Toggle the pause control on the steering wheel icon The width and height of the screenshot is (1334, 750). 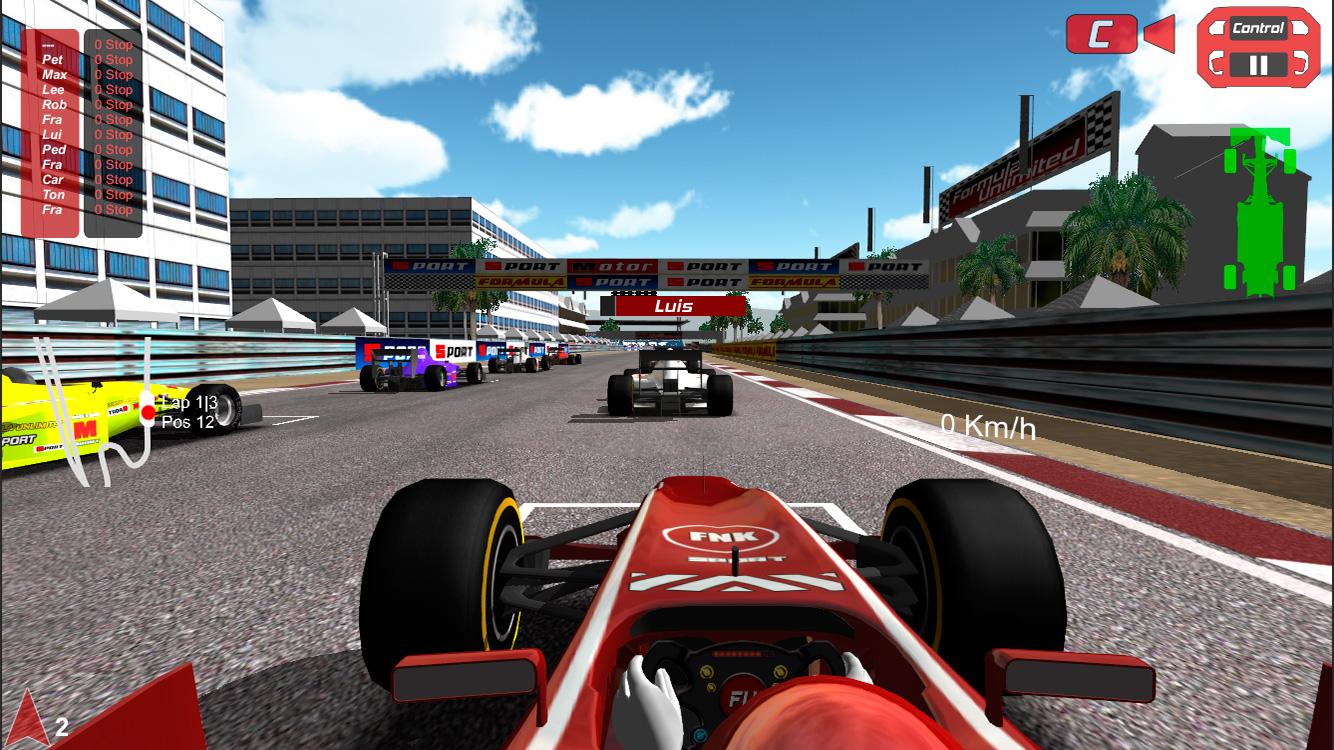(1259, 65)
